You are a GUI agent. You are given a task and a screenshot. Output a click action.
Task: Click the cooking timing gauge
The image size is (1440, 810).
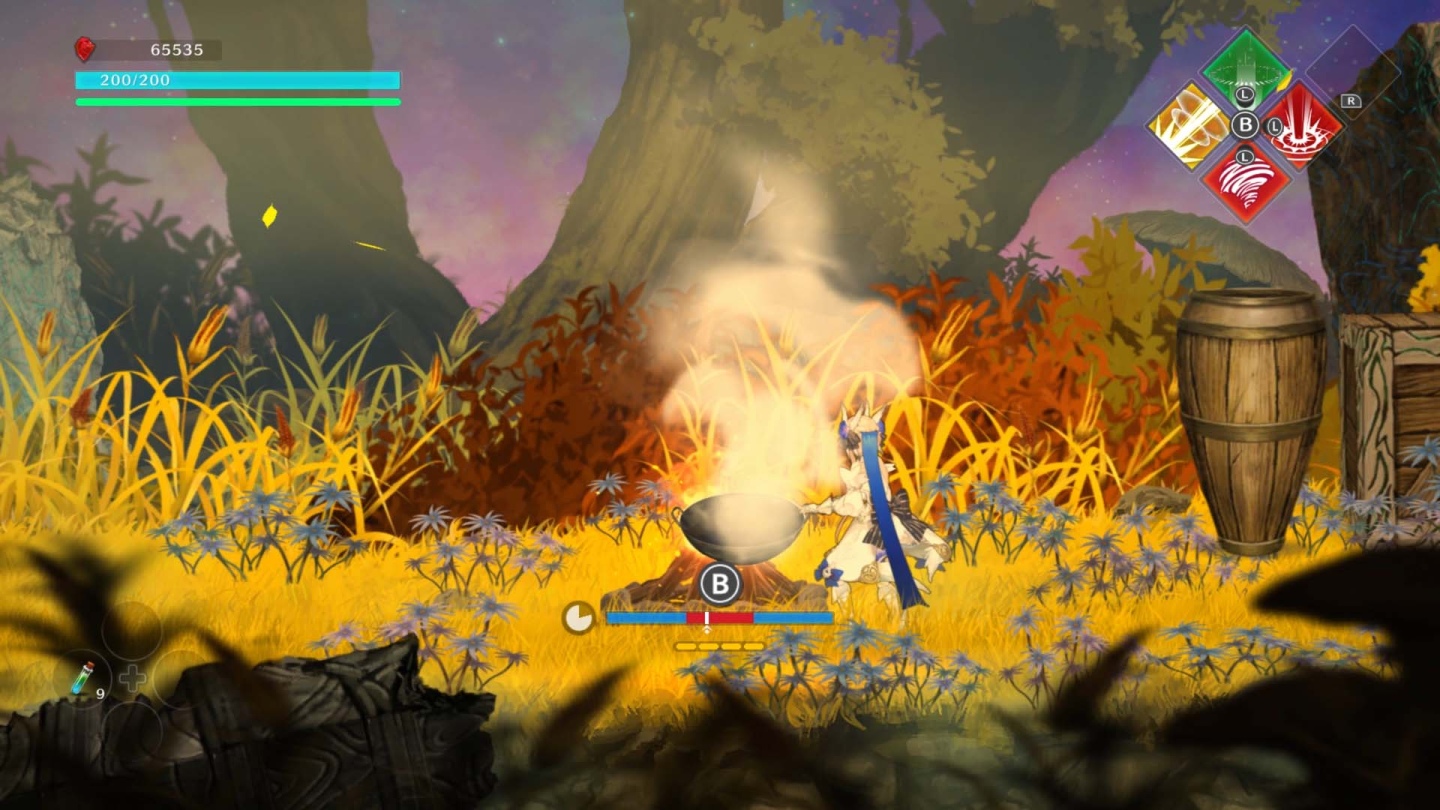(719, 618)
